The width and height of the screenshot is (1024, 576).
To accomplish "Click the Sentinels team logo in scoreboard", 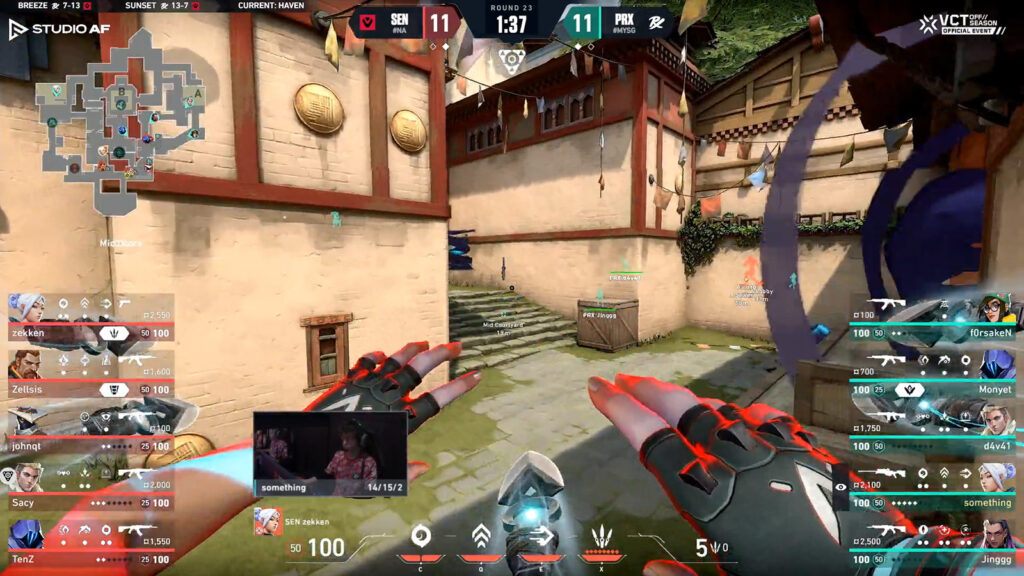I will (x=367, y=22).
